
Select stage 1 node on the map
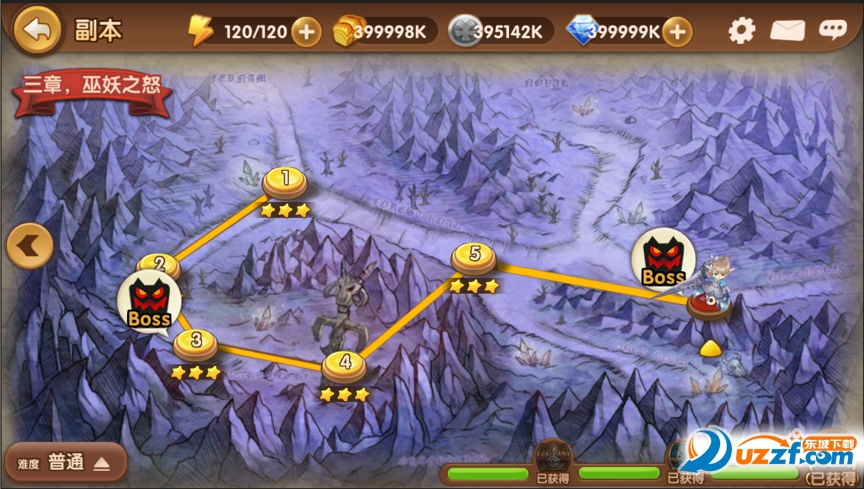pos(286,181)
